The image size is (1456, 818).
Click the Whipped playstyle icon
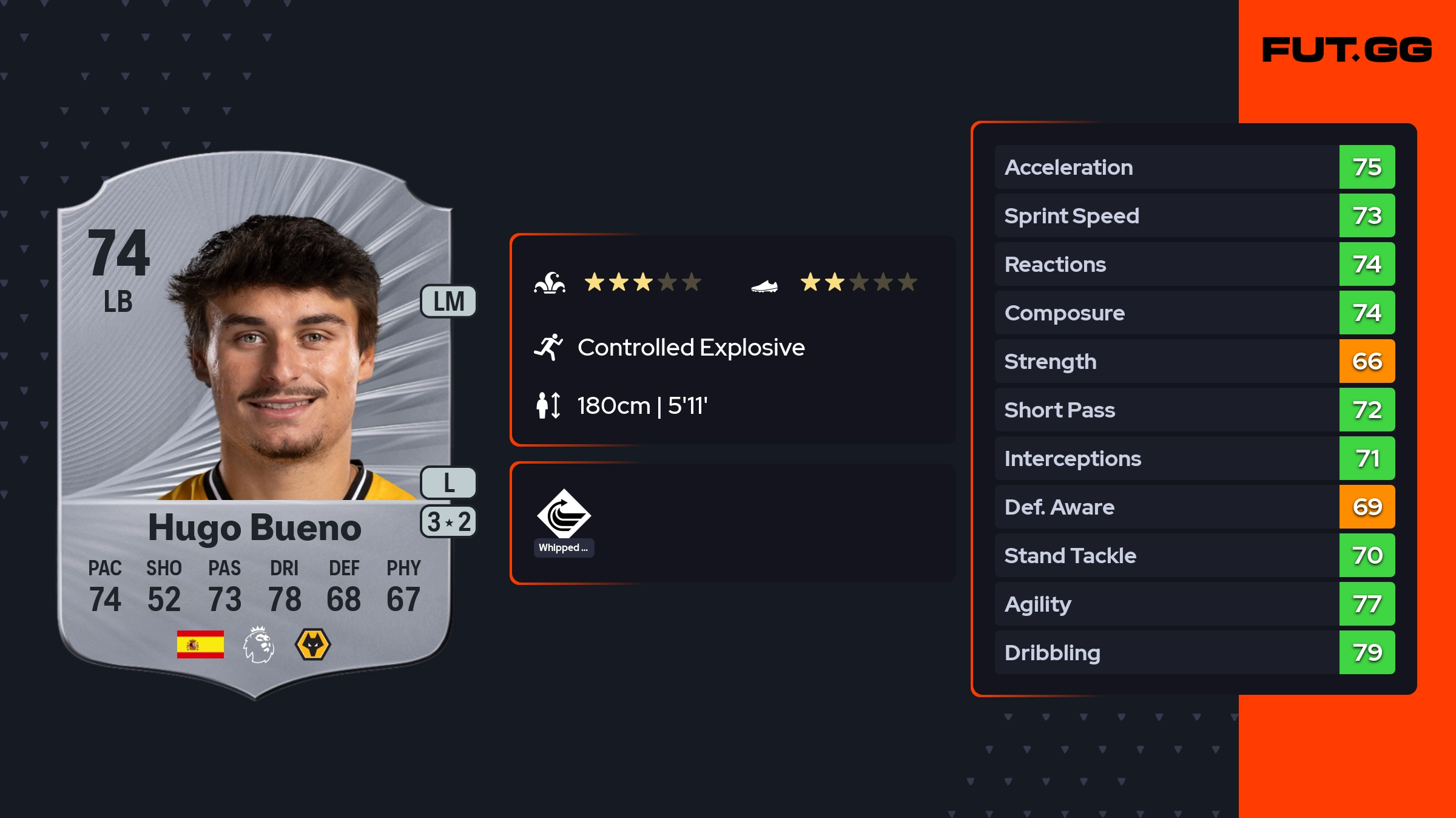click(564, 515)
